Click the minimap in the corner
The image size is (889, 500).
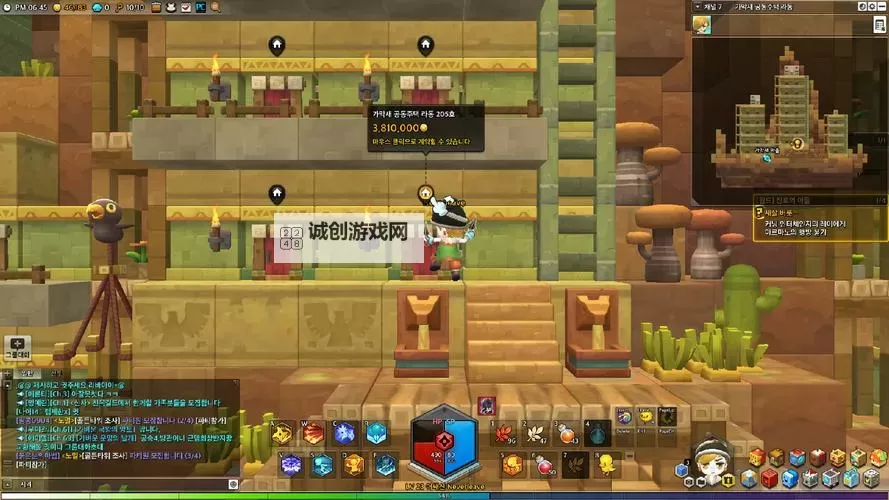(789, 100)
